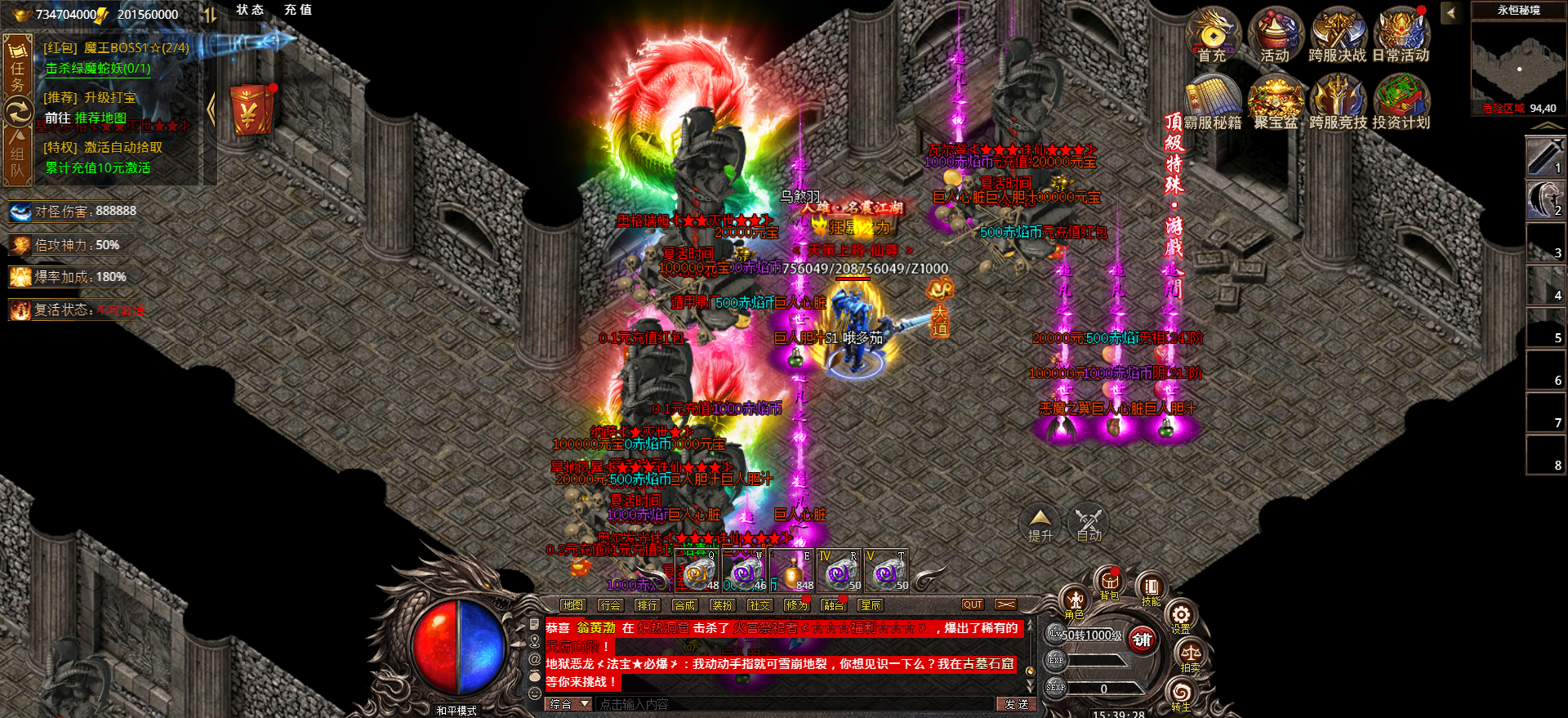The height and width of the screenshot is (718, 1568).
Task: Open the 合成 crafting menu
Action: [684, 605]
